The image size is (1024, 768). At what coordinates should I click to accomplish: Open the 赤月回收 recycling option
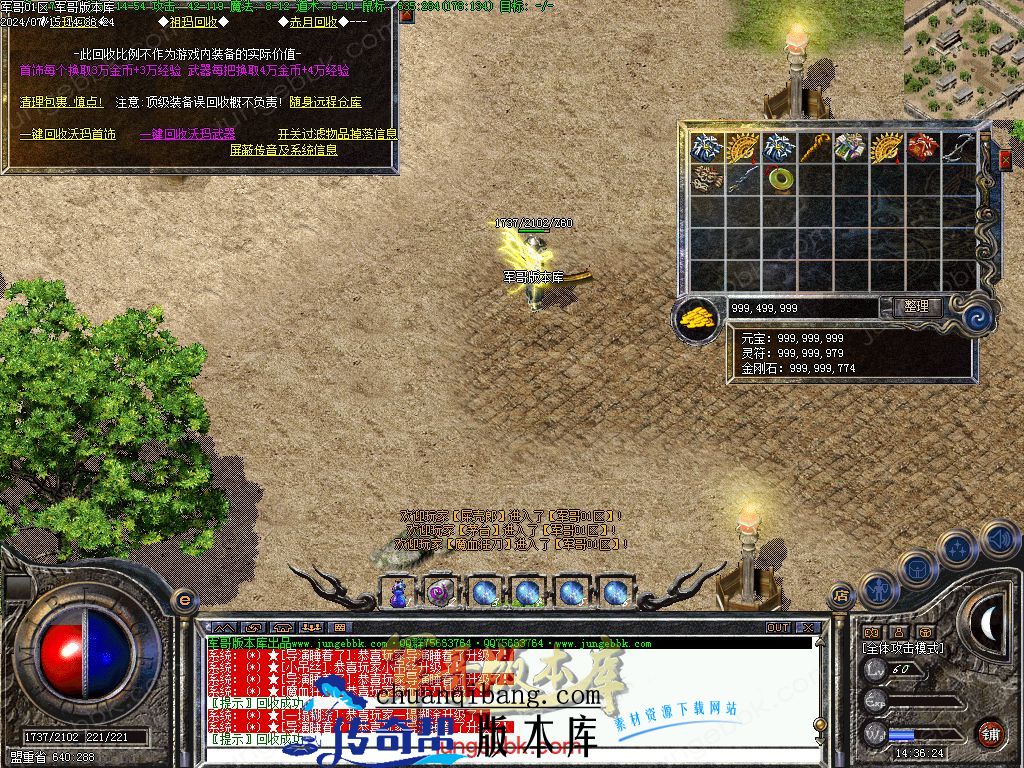(321, 21)
